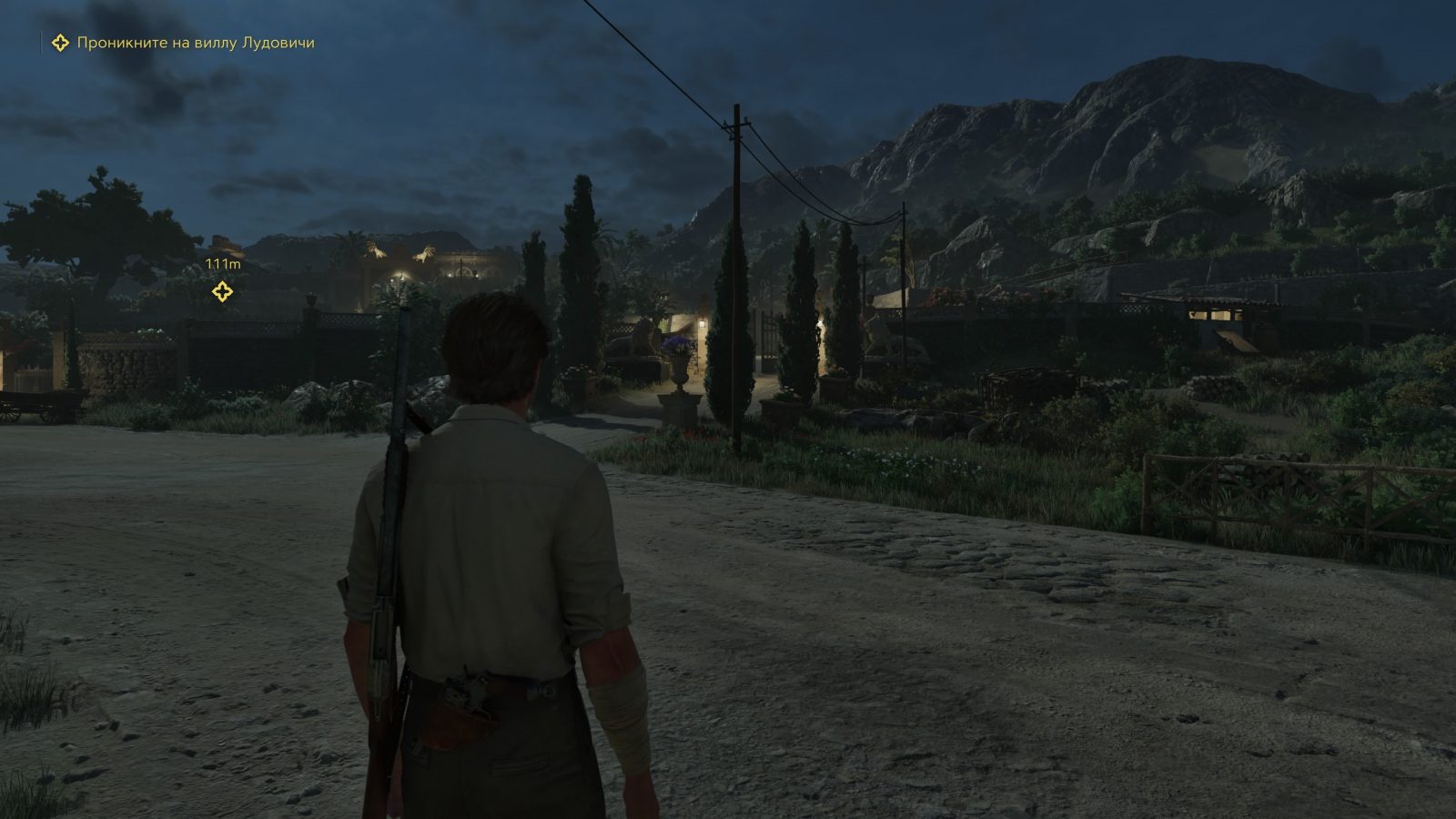Click the 111m objective waypoint marker
Image resolution: width=1456 pixels, height=819 pixels.
(x=222, y=291)
